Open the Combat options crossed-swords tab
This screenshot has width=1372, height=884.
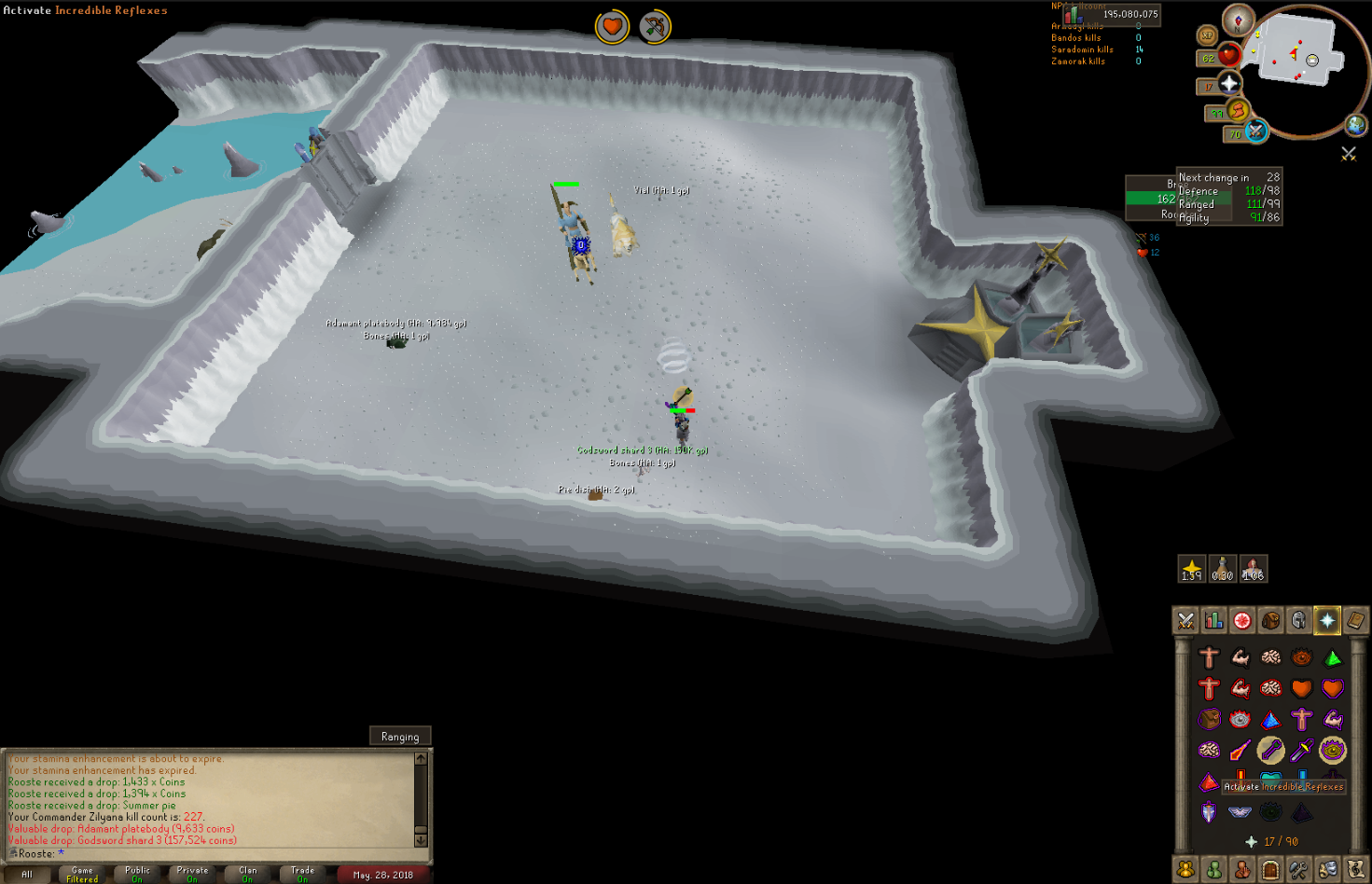[x=1185, y=620]
